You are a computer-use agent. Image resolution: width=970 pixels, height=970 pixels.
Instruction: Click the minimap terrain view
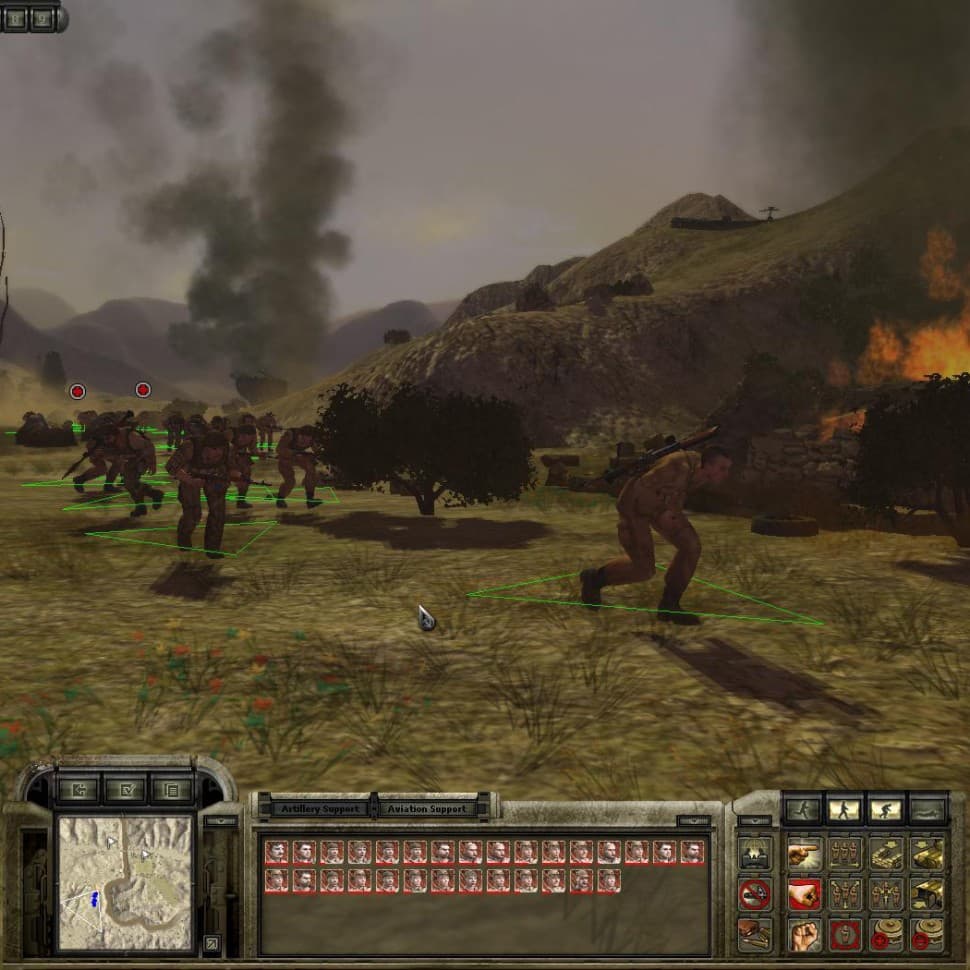pyautogui.click(x=123, y=882)
